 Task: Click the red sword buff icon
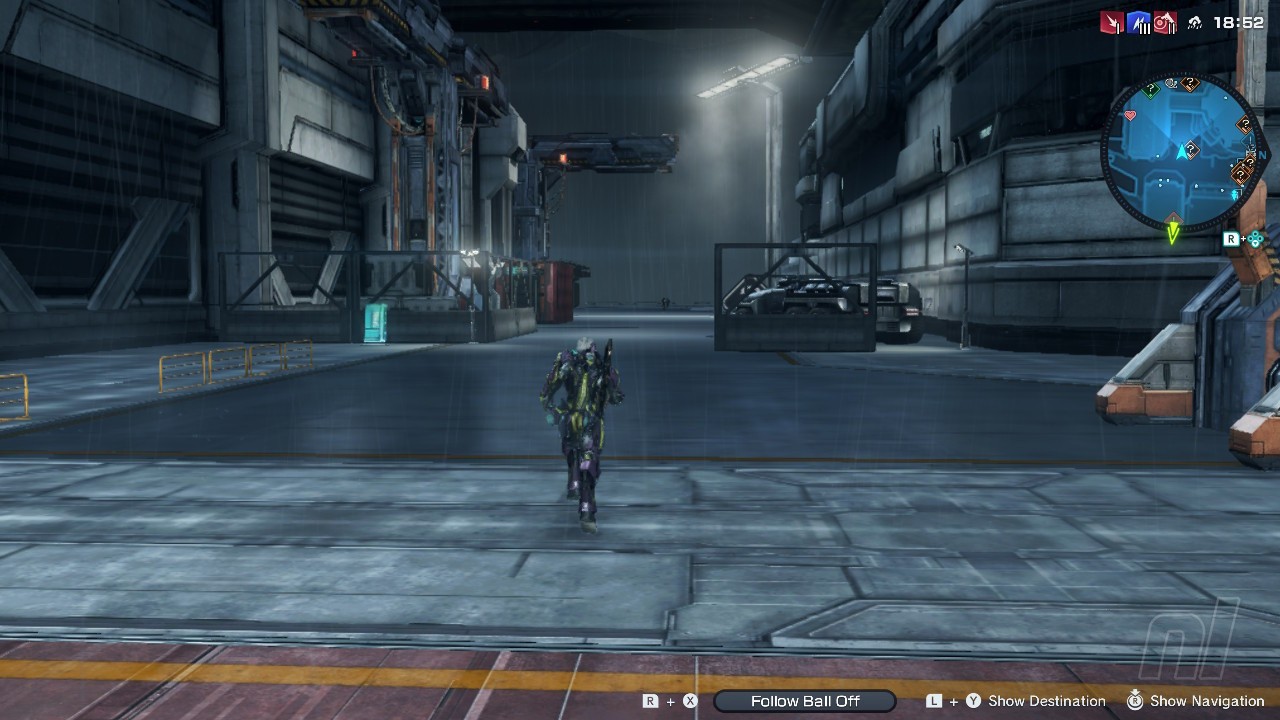1111,22
